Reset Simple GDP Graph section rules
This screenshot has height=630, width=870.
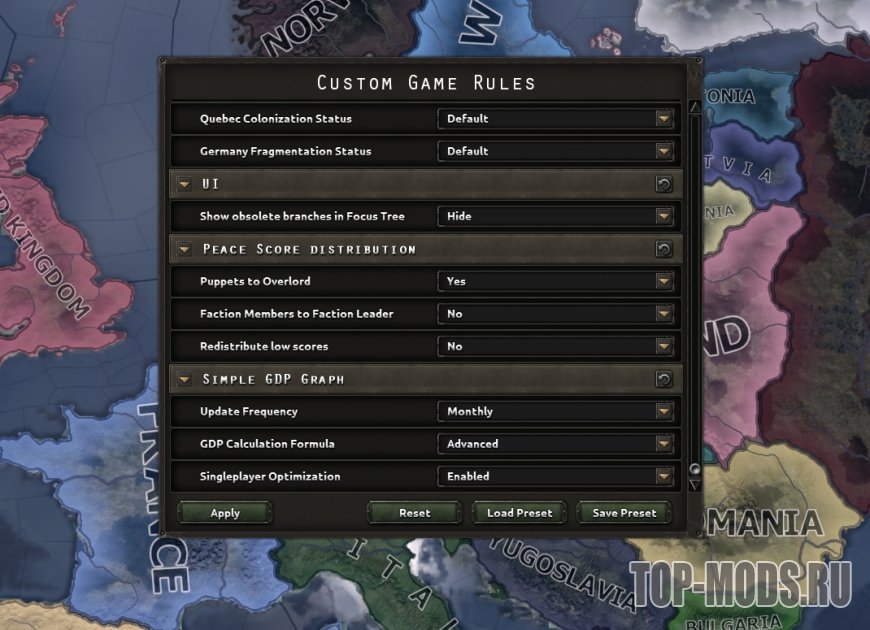click(663, 379)
